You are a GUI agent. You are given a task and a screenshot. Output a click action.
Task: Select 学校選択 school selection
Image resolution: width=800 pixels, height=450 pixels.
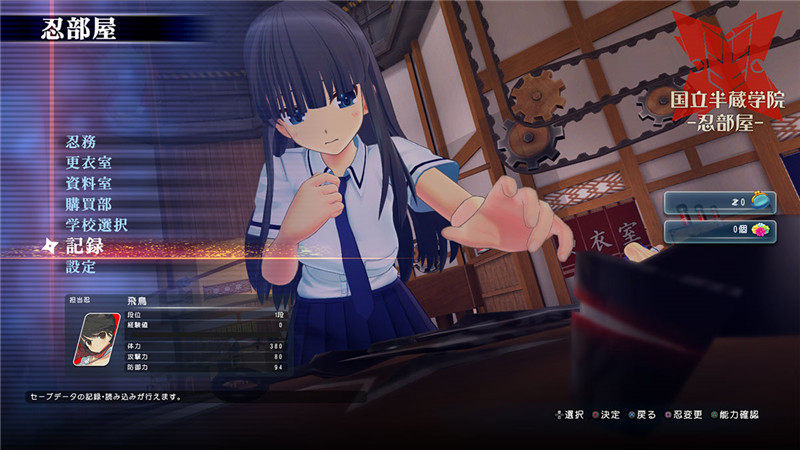click(x=96, y=225)
